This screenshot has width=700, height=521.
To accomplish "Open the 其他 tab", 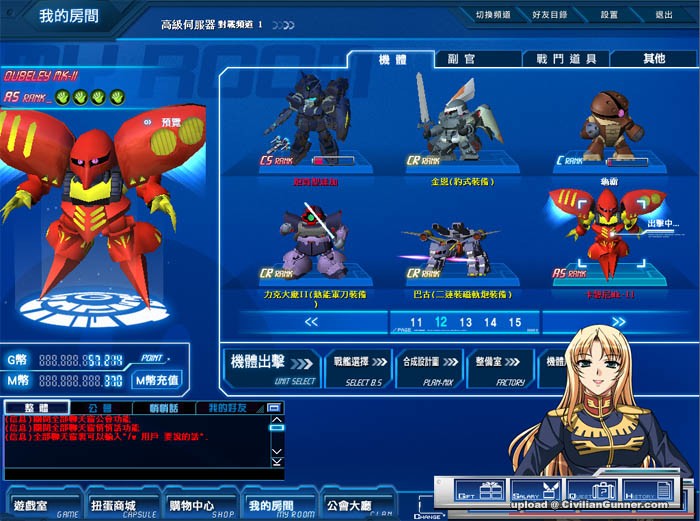I will [654, 59].
